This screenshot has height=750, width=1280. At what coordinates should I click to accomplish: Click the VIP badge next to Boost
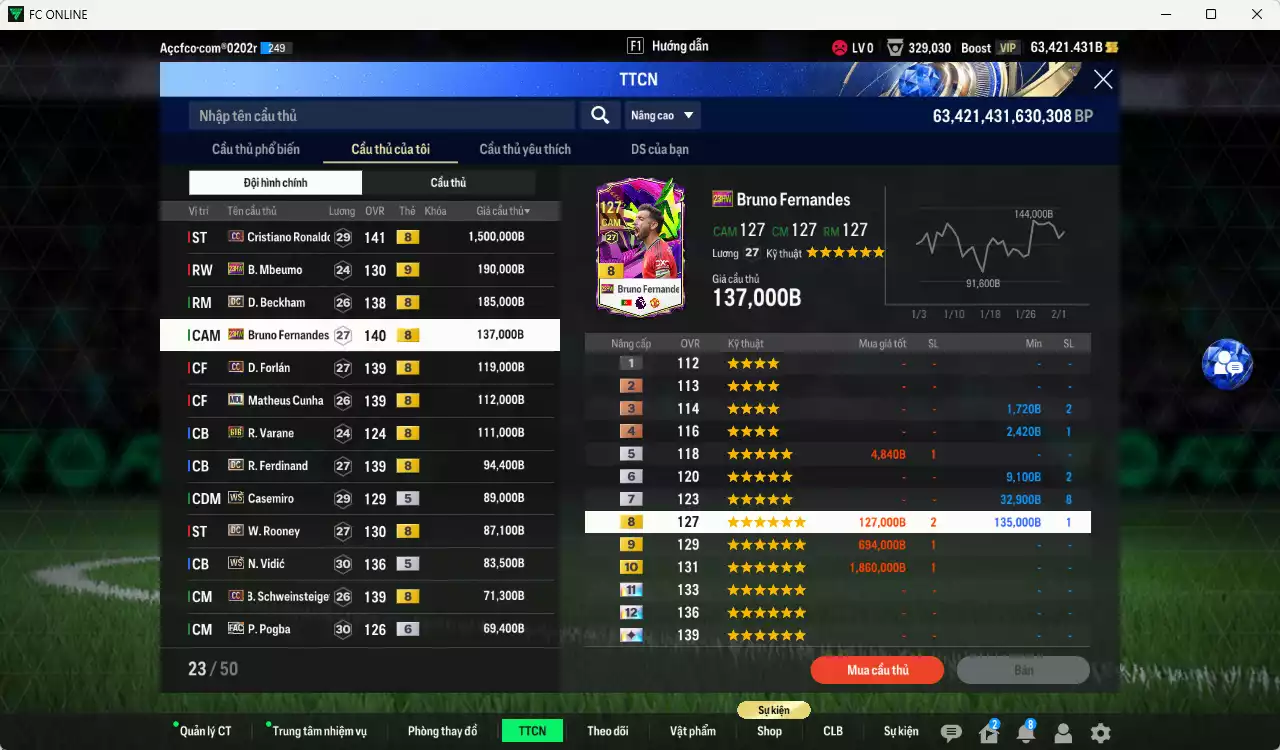pyautogui.click(x=1007, y=46)
